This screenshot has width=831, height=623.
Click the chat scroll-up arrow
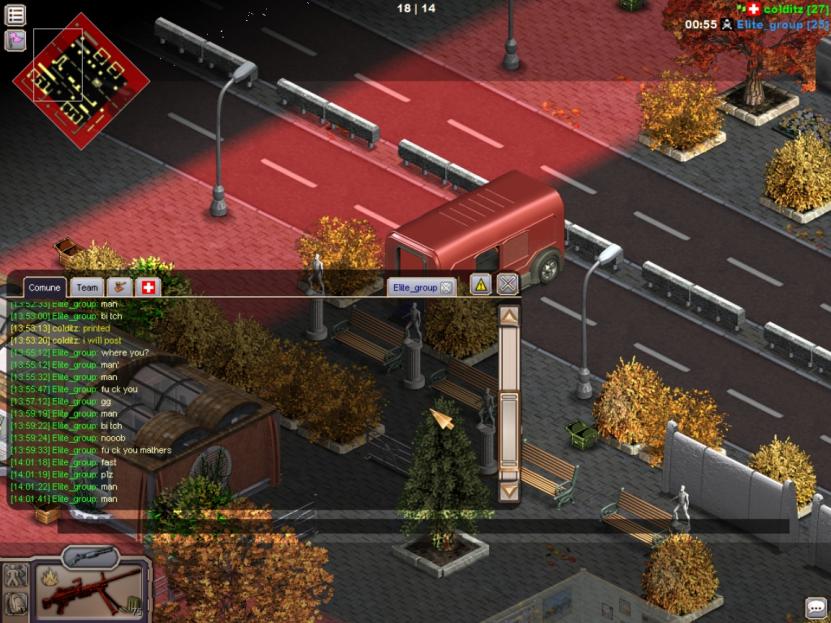tap(508, 316)
